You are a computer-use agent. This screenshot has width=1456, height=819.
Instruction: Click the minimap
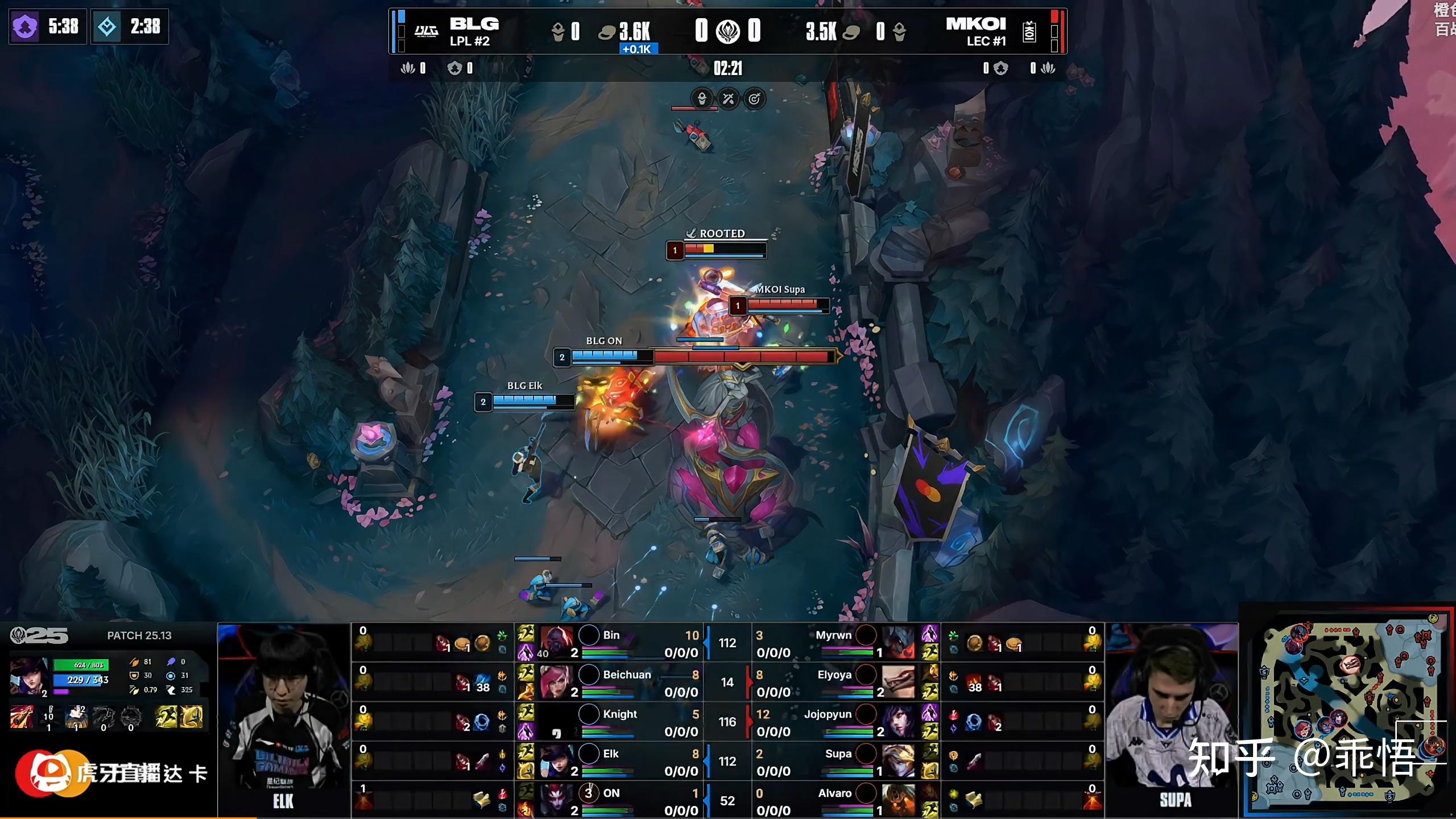coord(1348,711)
